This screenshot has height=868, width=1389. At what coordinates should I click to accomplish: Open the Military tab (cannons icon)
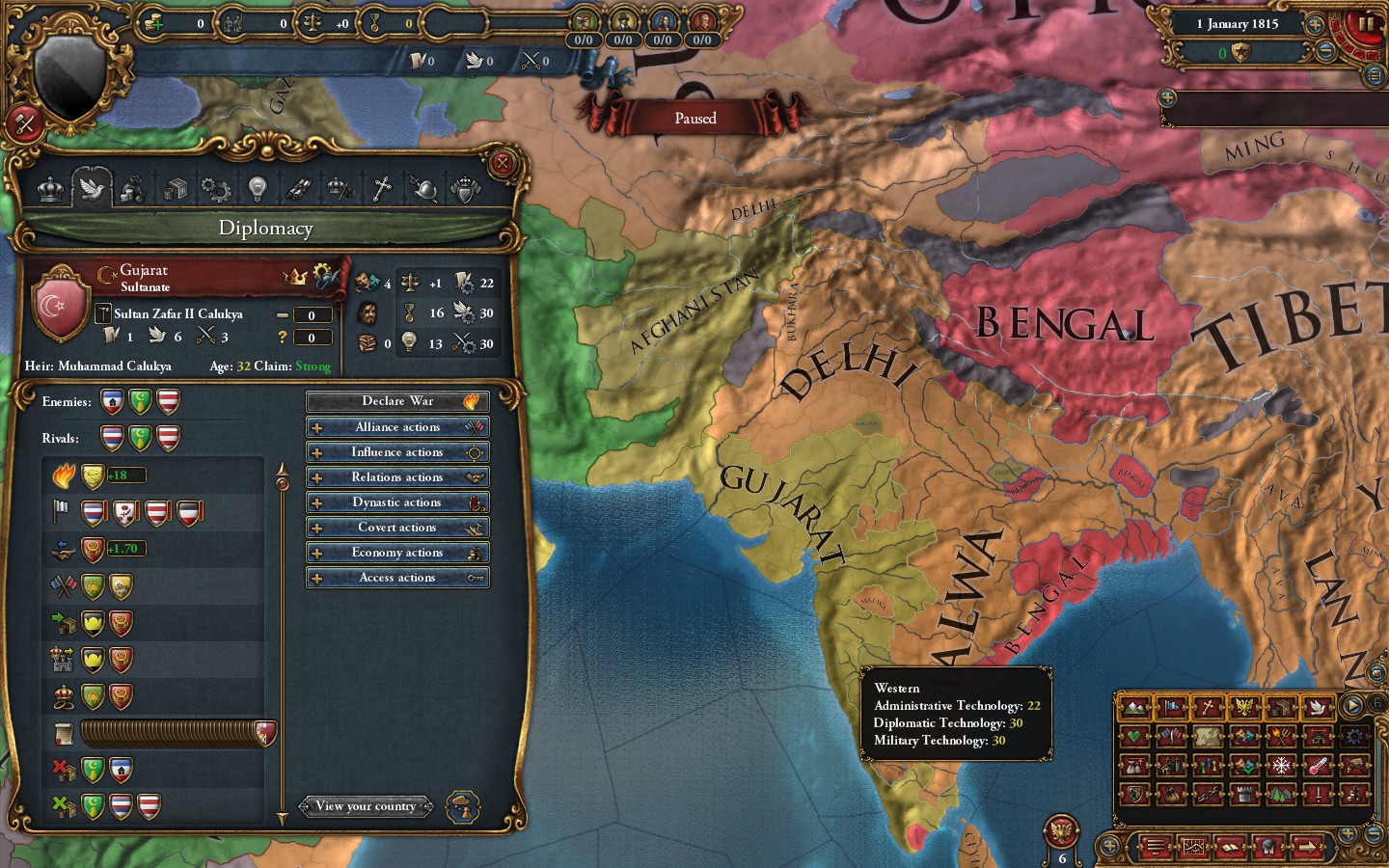coord(298,189)
